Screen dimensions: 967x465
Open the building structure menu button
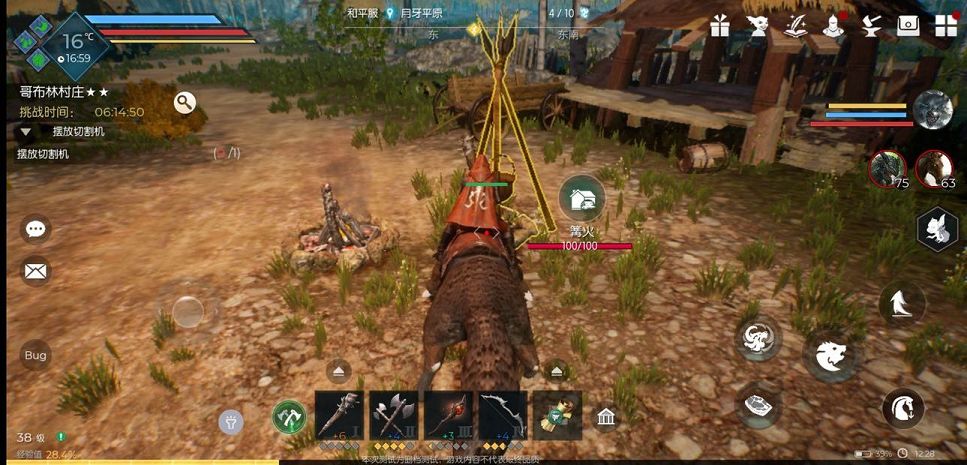click(x=605, y=417)
